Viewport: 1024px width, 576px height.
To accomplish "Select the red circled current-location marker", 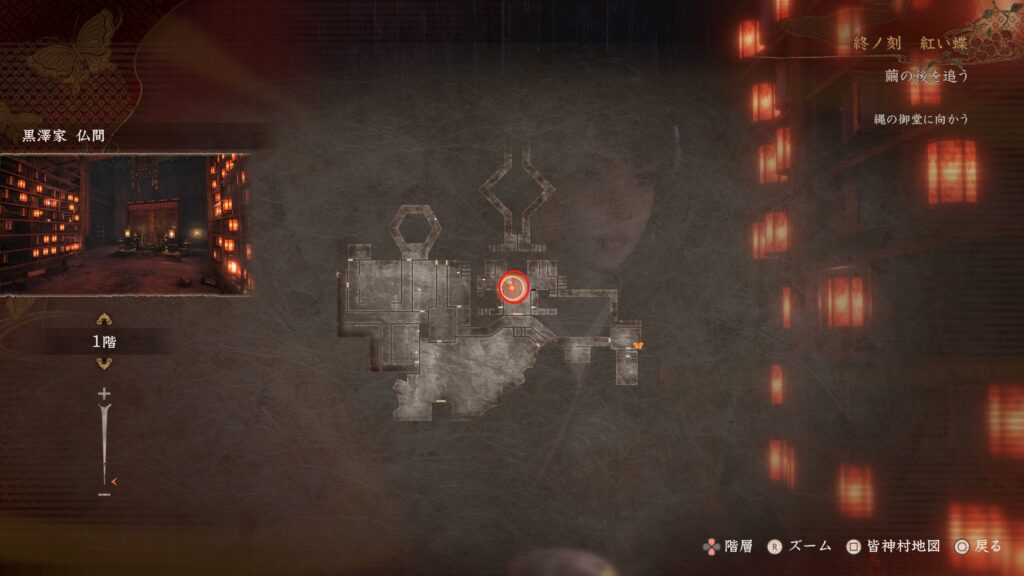I will 513,288.
